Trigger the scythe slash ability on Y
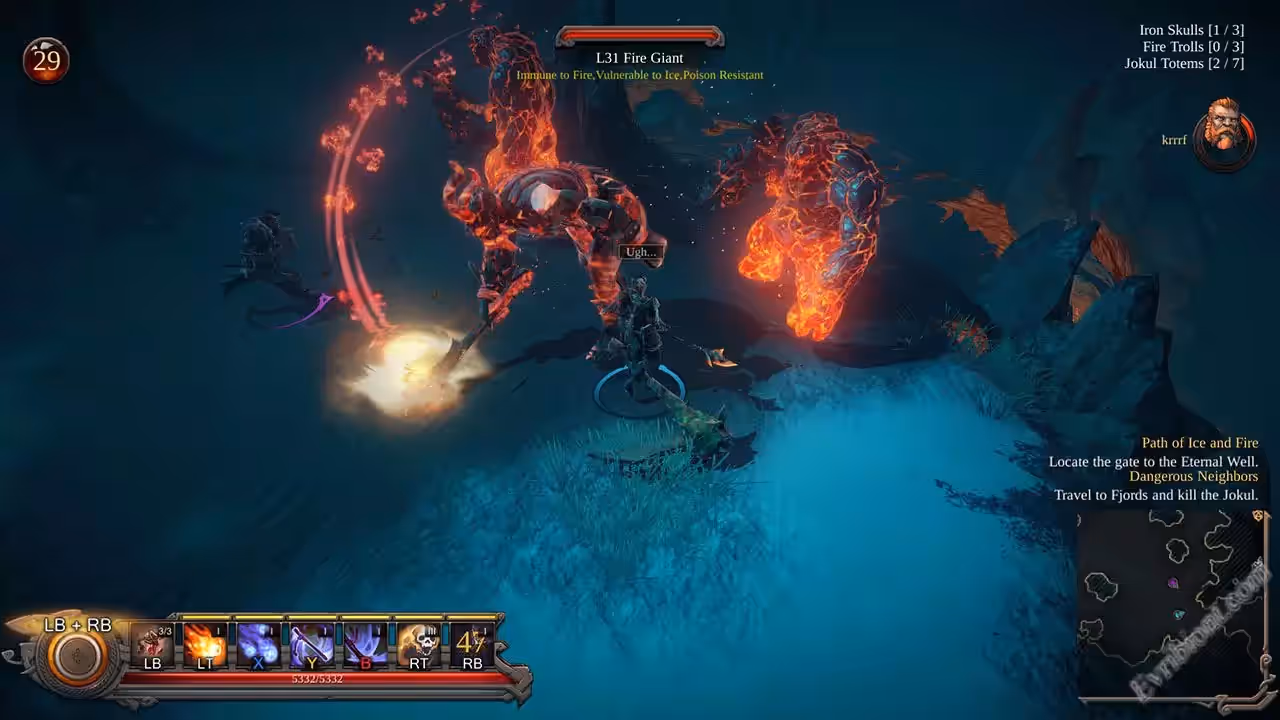 point(311,645)
